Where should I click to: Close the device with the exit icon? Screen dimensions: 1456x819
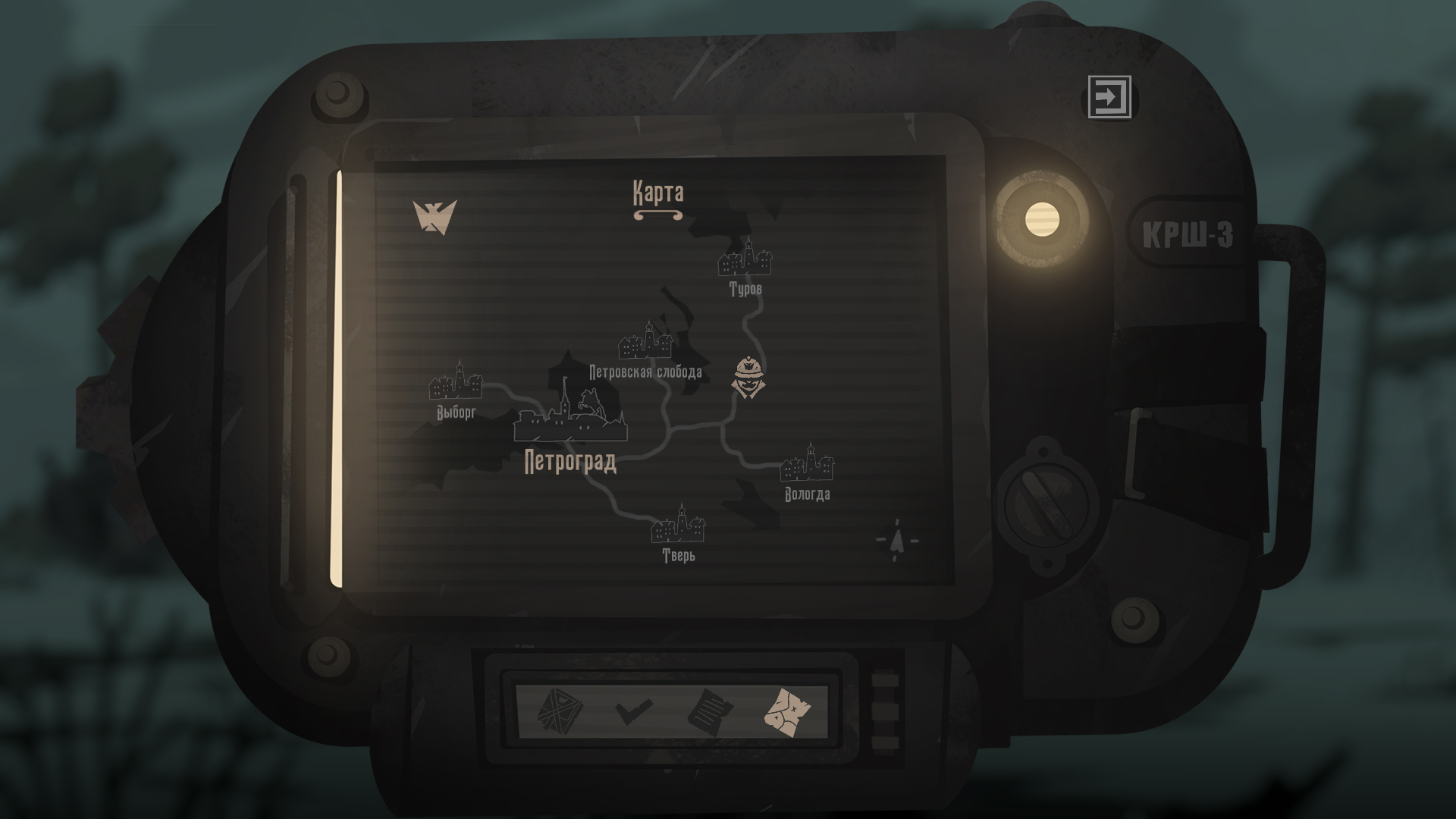1109,97
